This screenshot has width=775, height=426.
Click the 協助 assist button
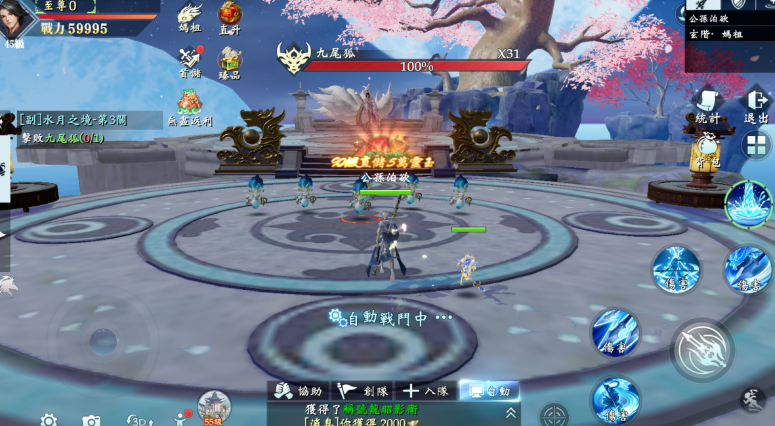pos(299,391)
